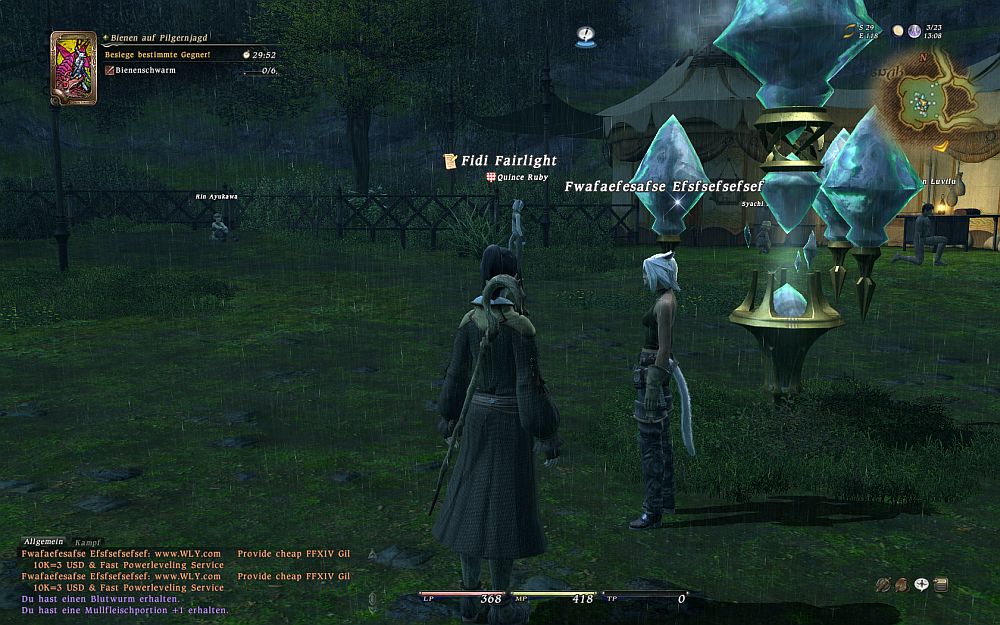The height and width of the screenshot is (625, 1000).
Task: Switch to the Kampf chat tab
Action: pos(88,541)
